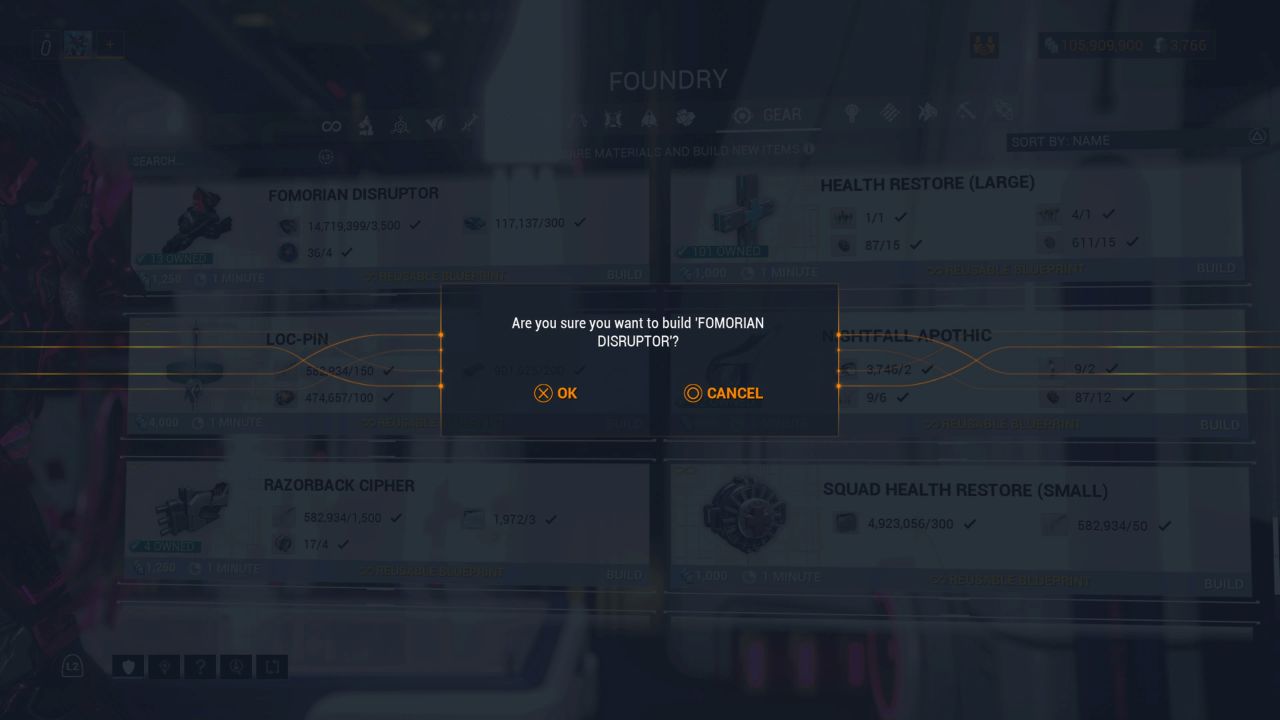Open the help question mark icon at the bottom
This screenshot has width=1280, height=720.
(x=200, y=666)
